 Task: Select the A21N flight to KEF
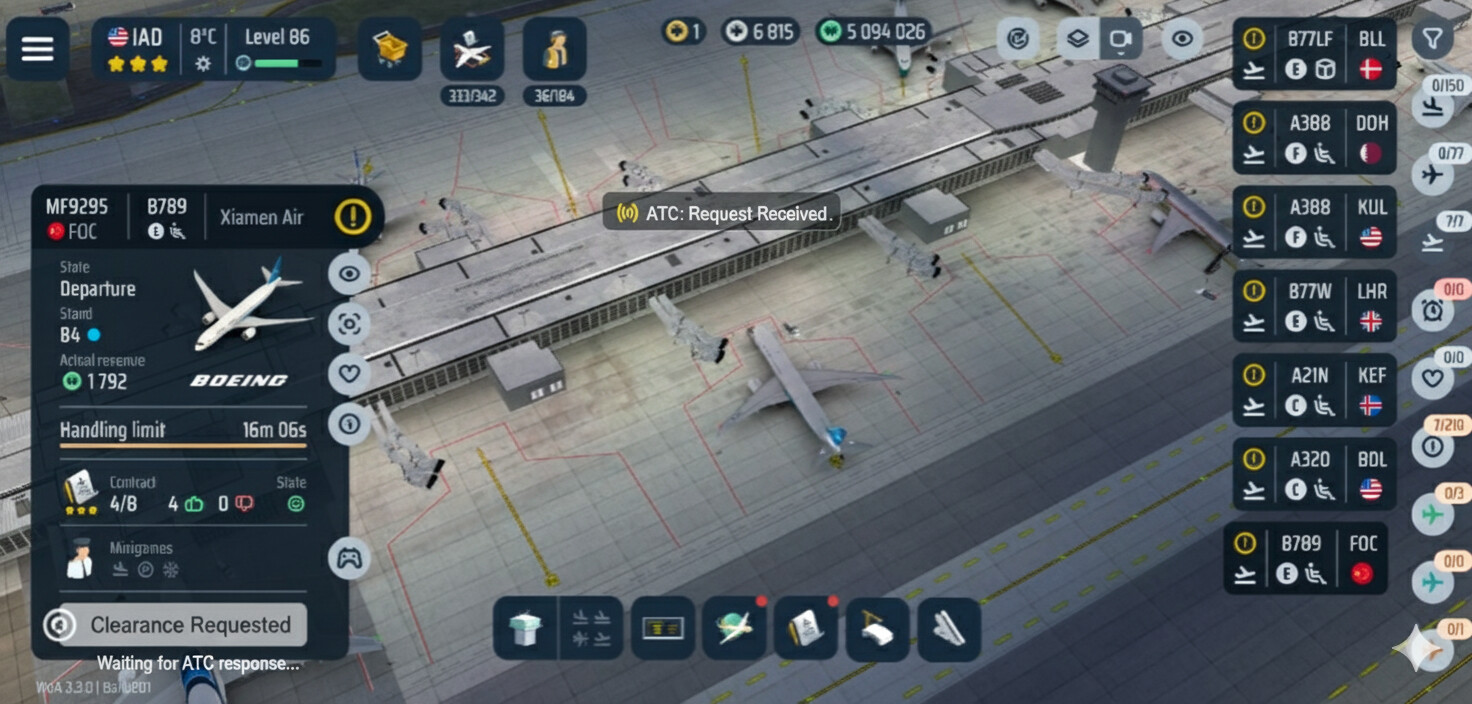(x=1313, y=390)
